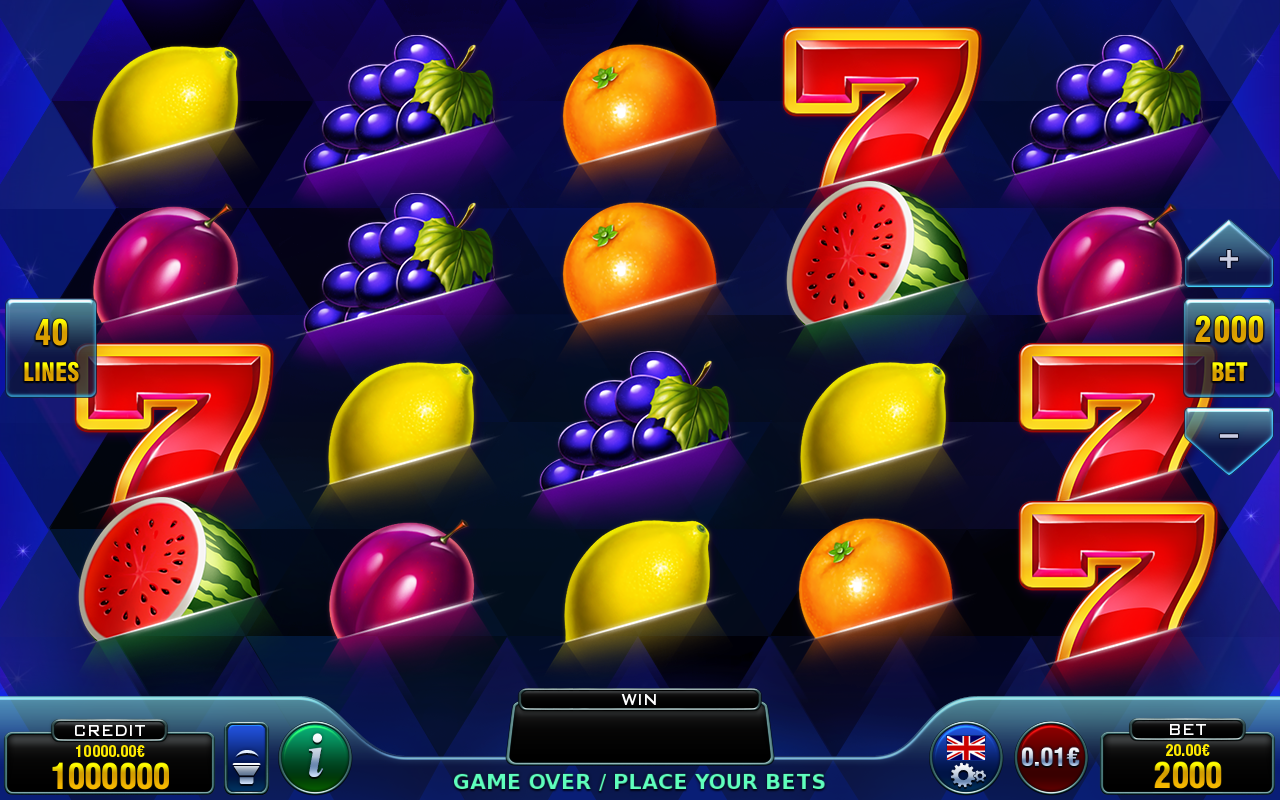Screen dimensions: 1280x800
Task: Increase the bet with the plus button
Action: point(1228,259)
